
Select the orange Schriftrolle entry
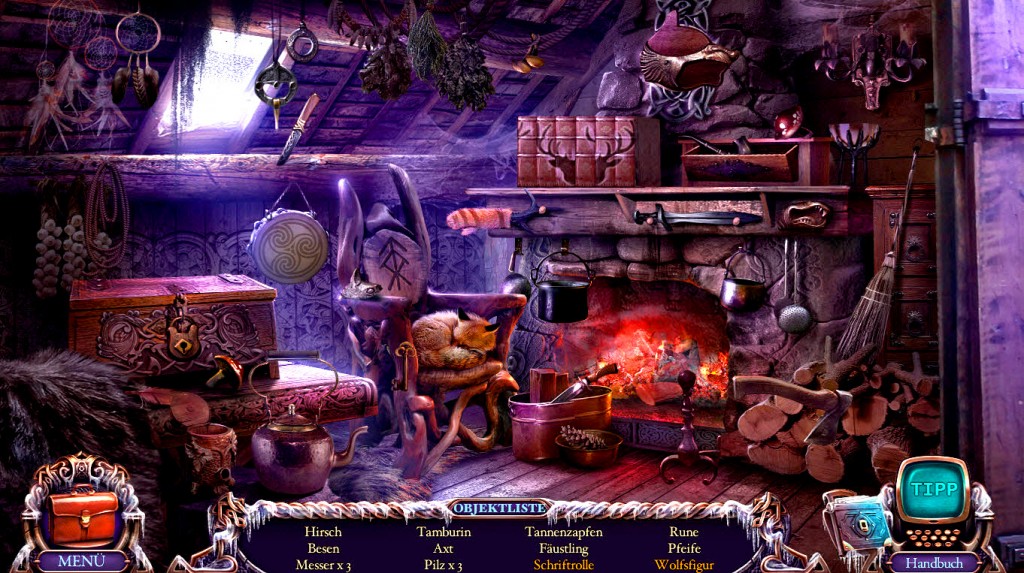[x=564, y=565]
